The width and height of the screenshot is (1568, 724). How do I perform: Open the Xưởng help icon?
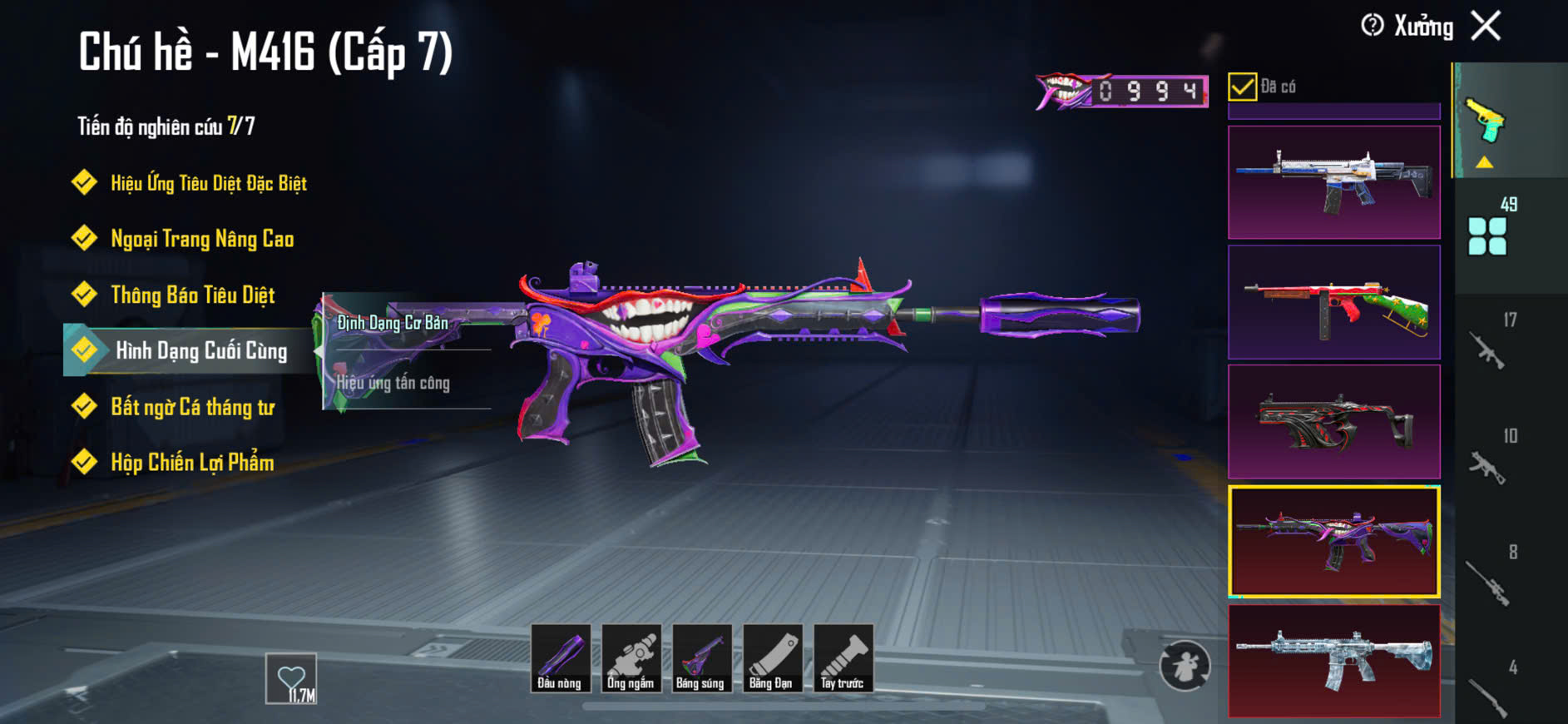pyautogui.click(x=1372, y=26)
